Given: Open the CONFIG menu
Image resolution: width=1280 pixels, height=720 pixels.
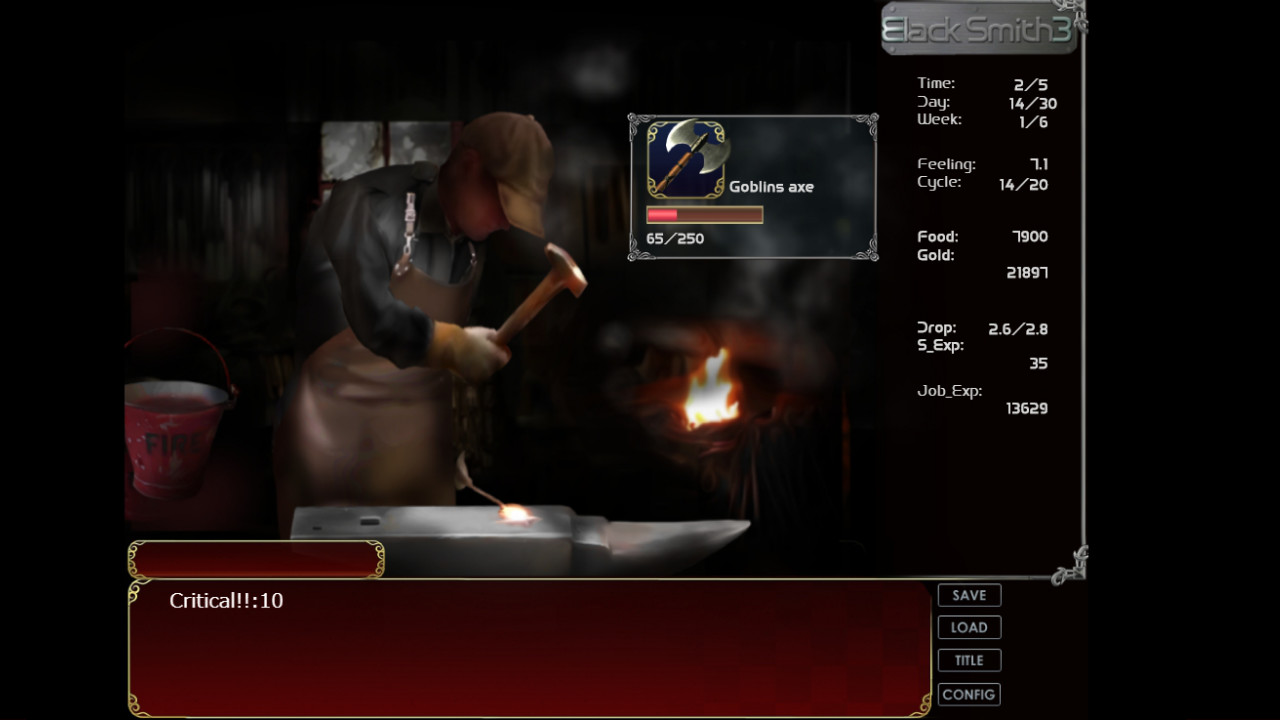Looking at the screenshot, I should (968, 694).
